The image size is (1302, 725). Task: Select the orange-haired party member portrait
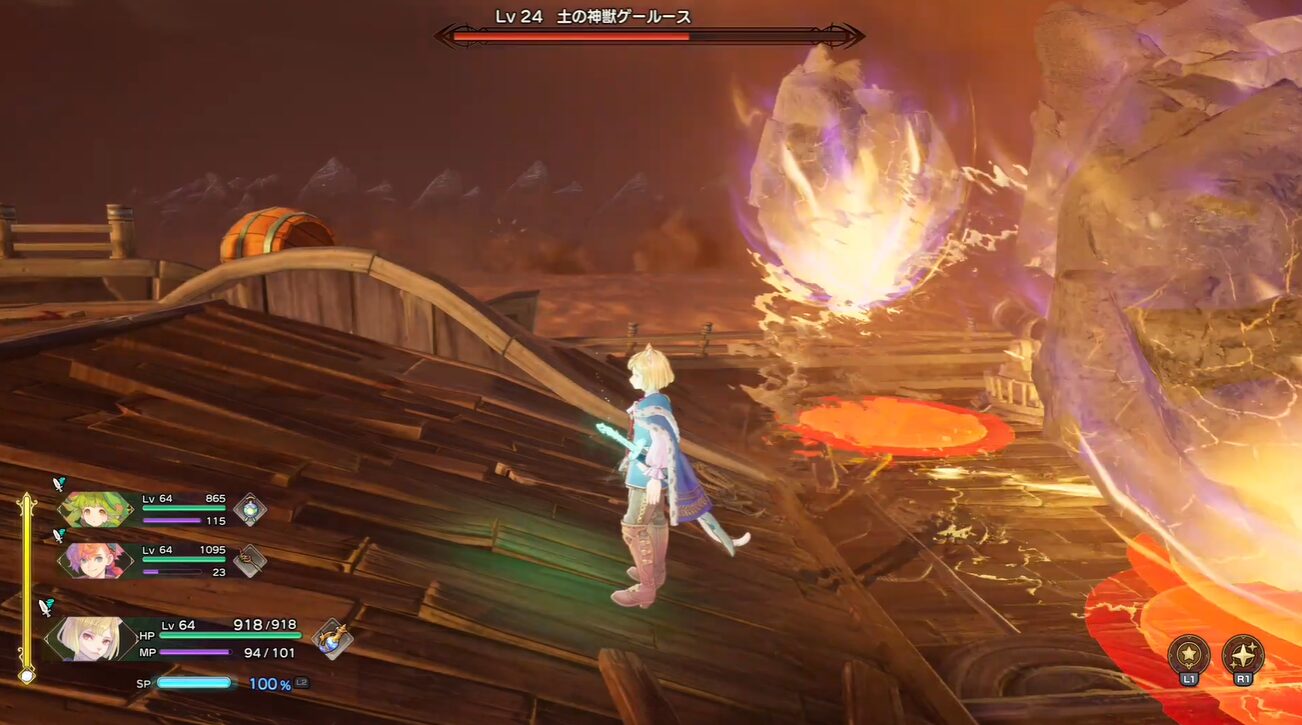(96, 560)
